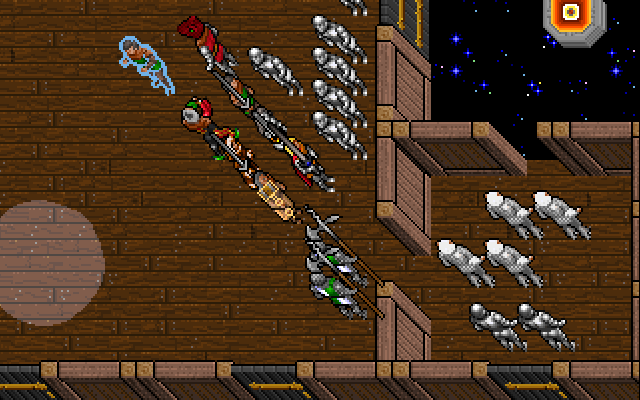Screen dimensions: 640x400
Task: Tap the translucent circular touch pad
Action: pos(46,263)
